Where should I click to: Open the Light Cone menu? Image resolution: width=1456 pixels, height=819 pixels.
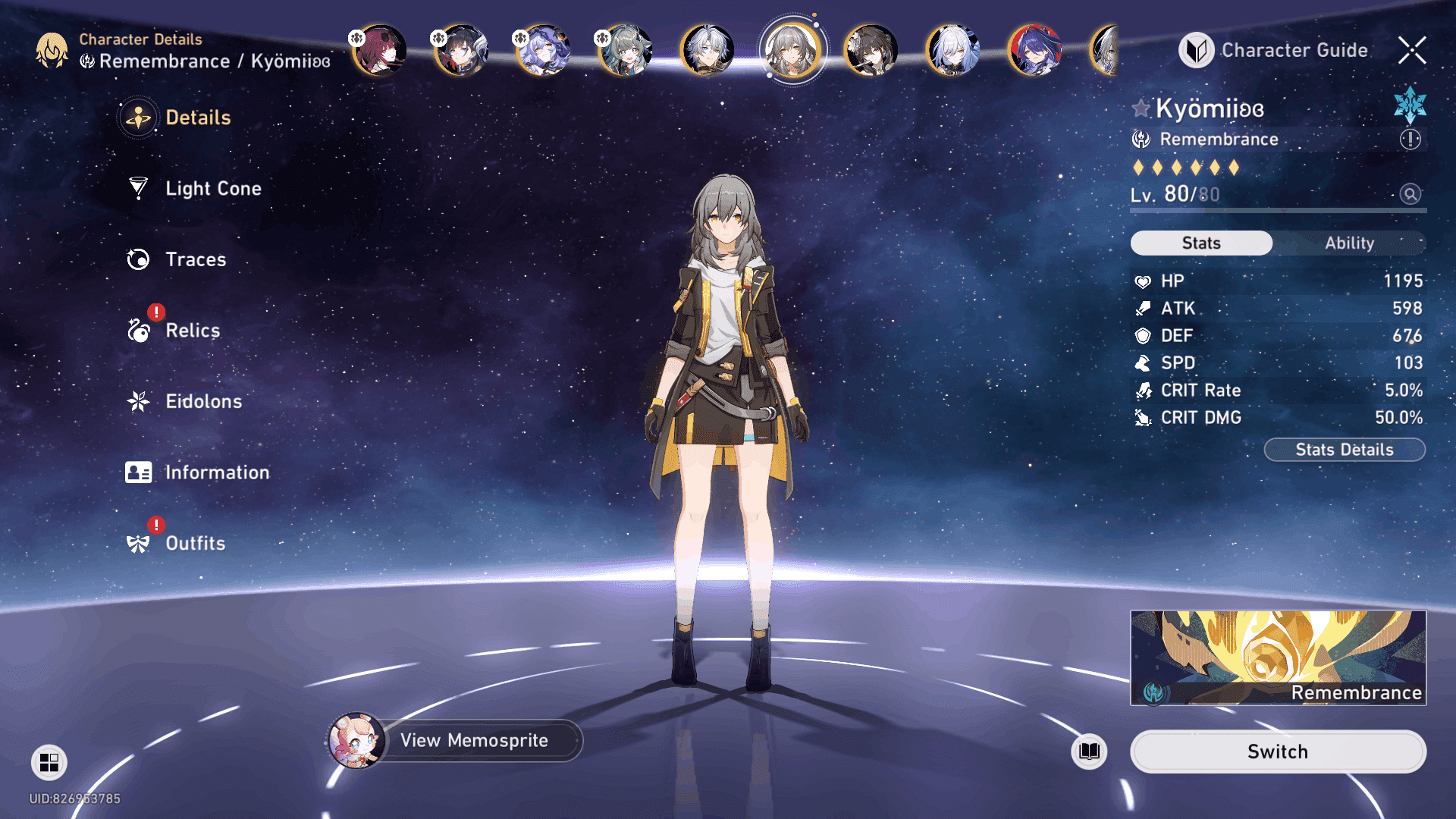tap(212, 188)
